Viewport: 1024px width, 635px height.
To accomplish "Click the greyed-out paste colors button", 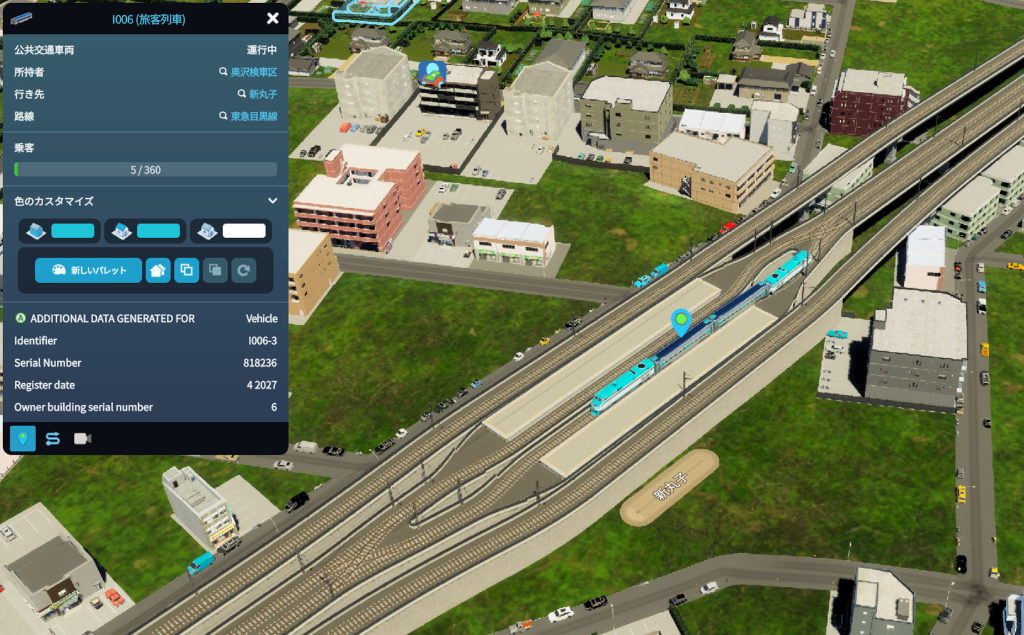I will pos(215,270).
